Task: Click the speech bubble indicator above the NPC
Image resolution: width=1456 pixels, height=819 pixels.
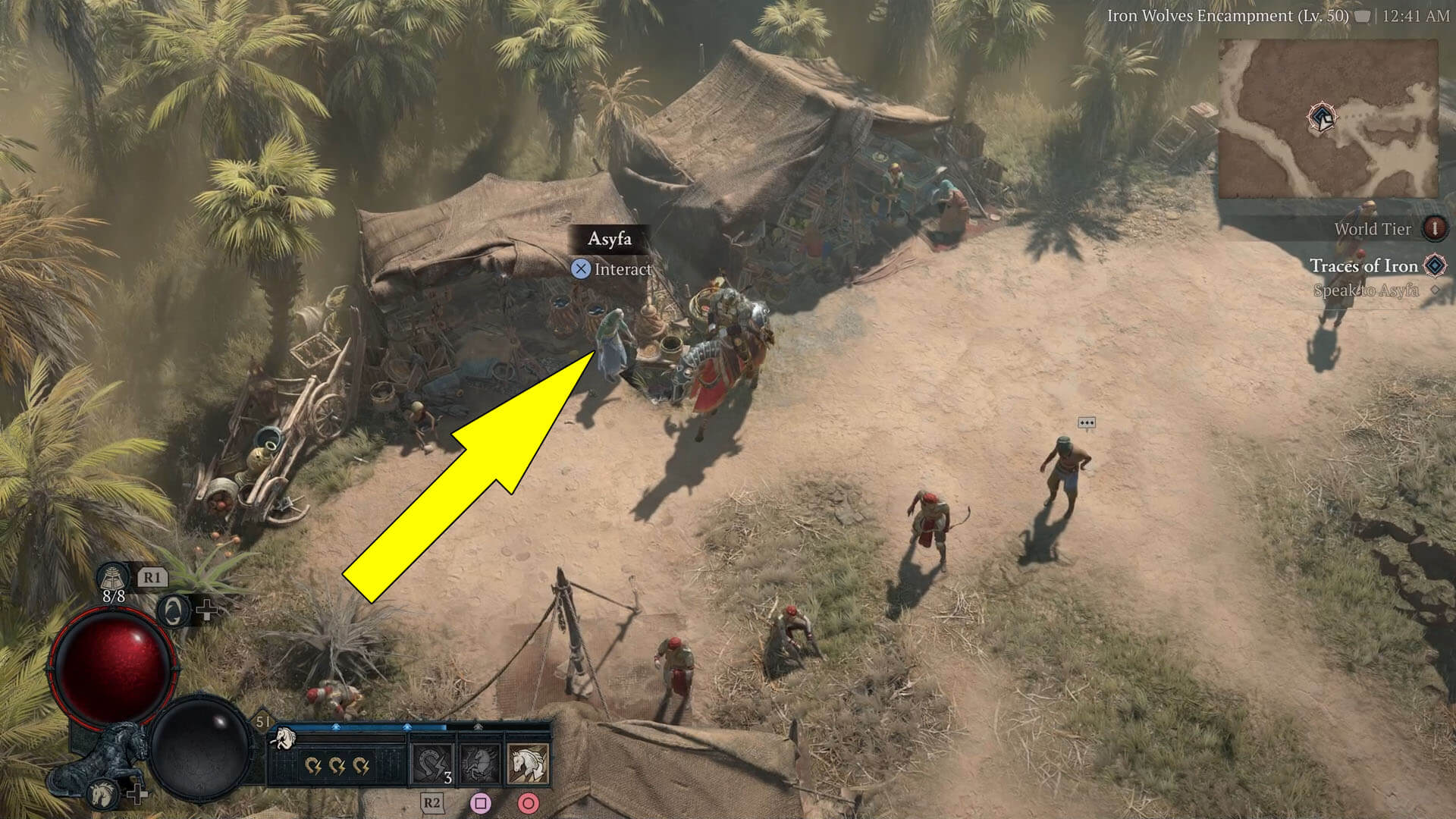Action: [1088, 423]
